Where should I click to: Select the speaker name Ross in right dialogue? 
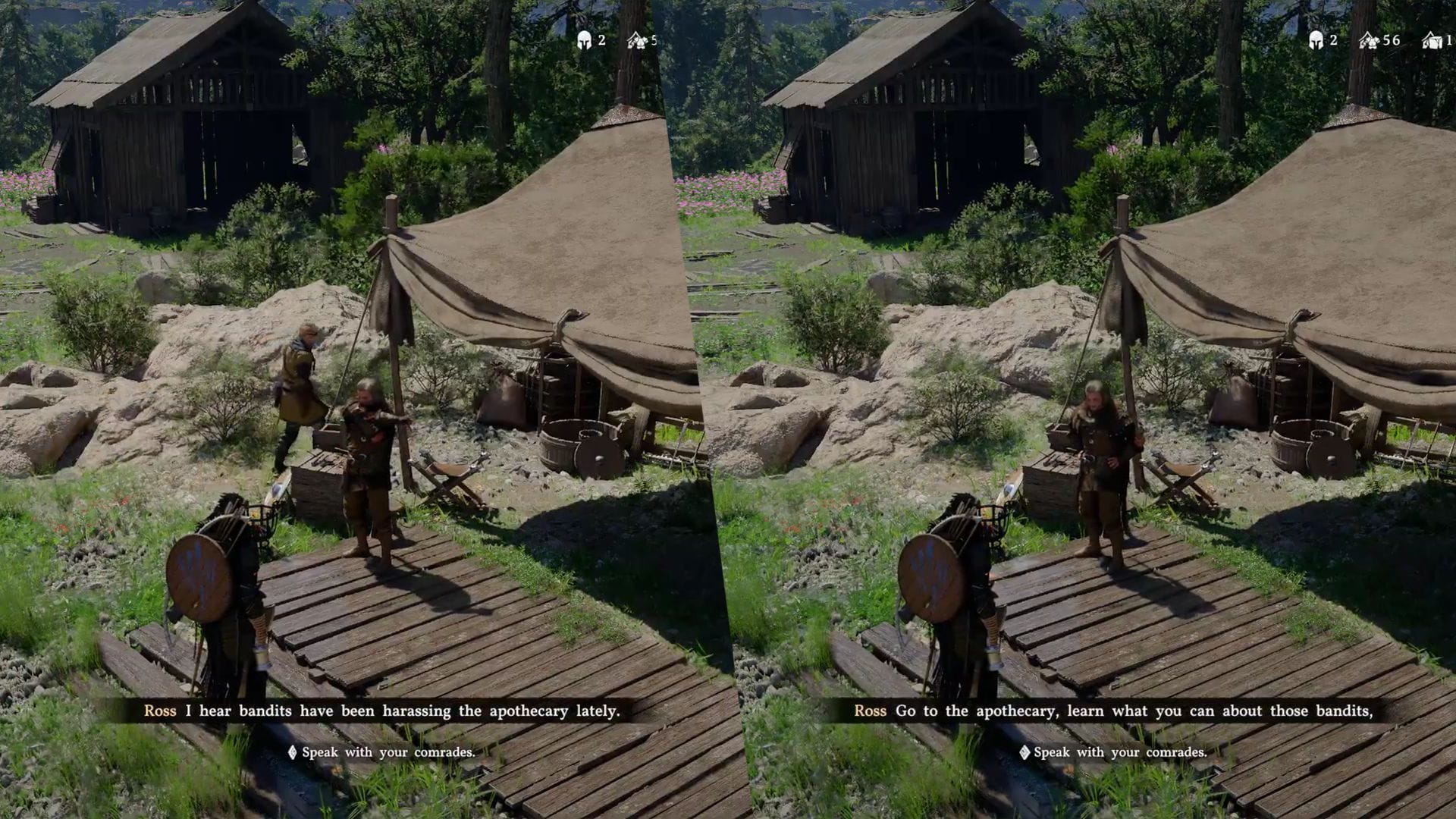point(870,711)
